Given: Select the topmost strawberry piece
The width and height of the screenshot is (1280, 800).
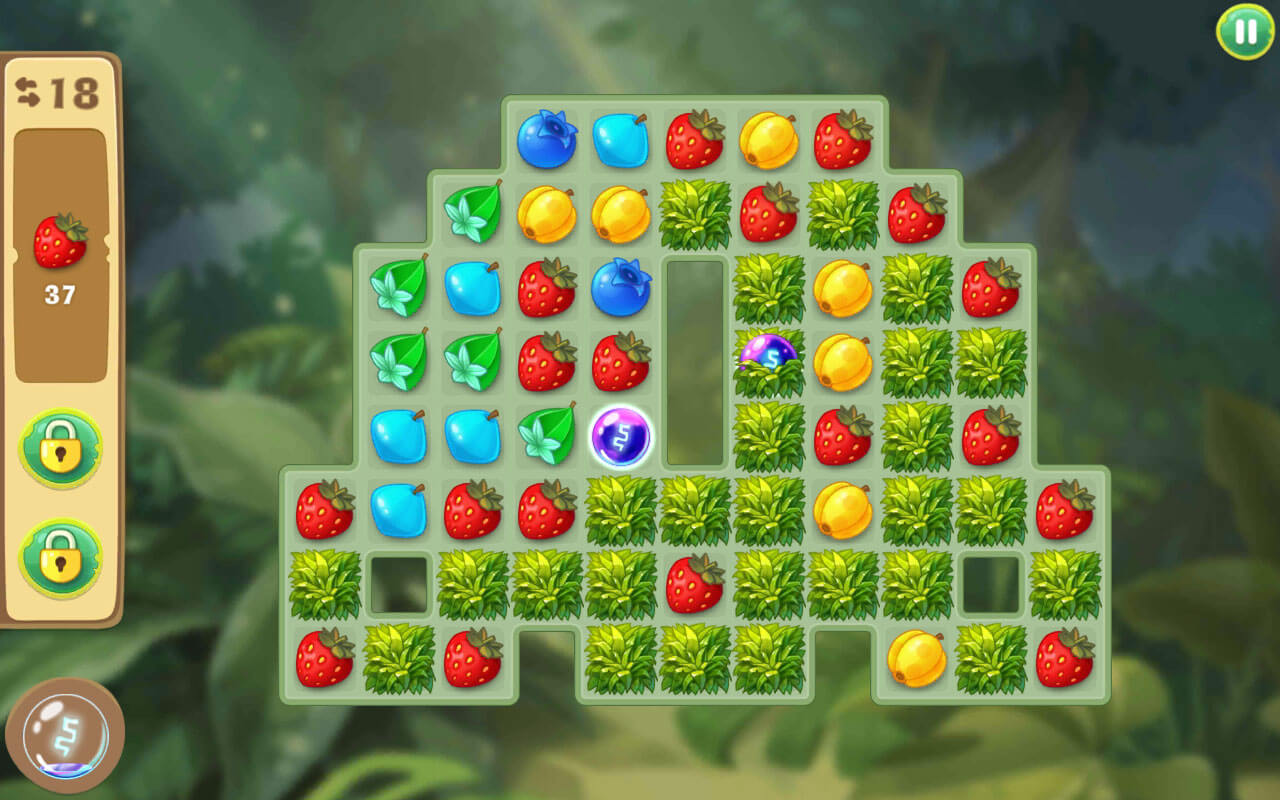Looking at the screenshot, I should pos(695,140).
